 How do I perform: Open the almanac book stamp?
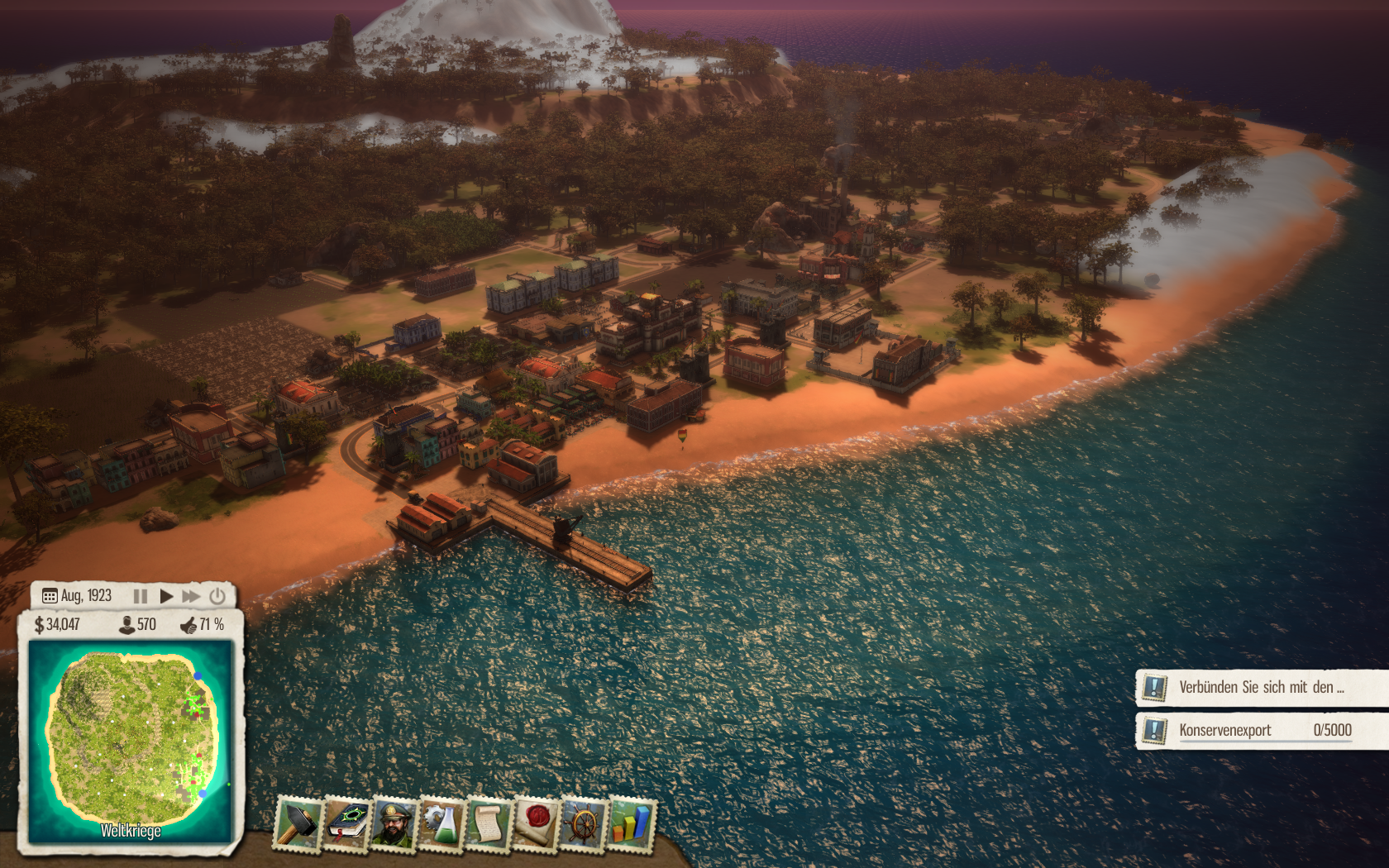click(x=347, y=823)
